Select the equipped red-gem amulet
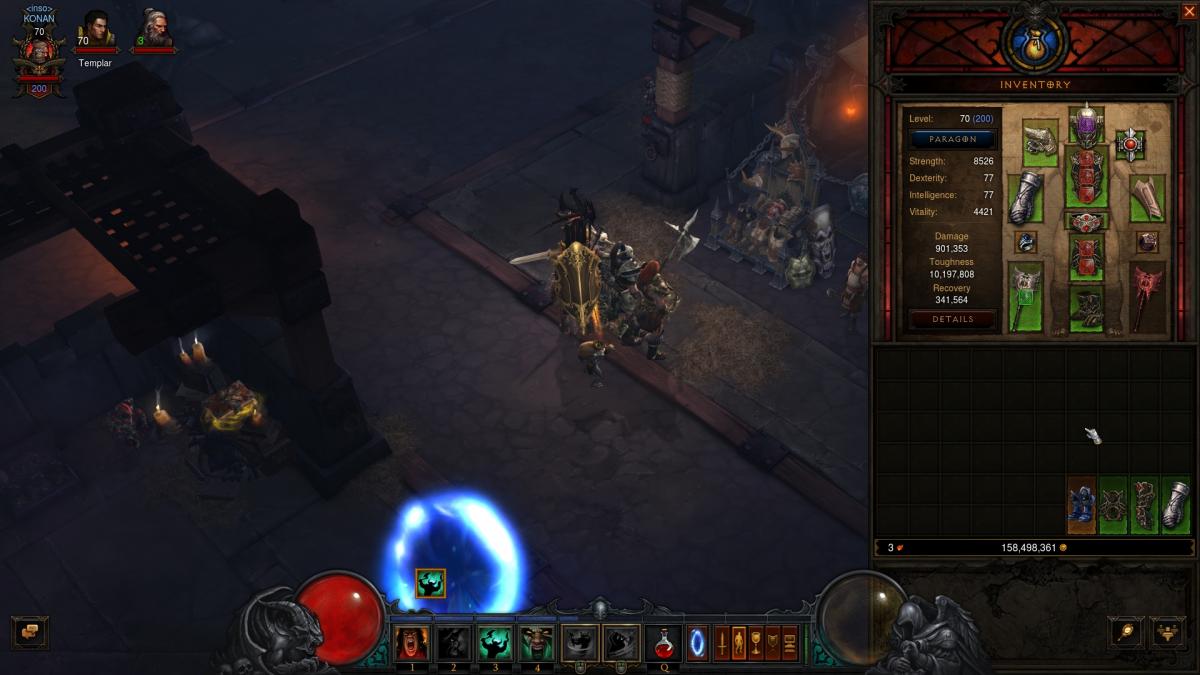The image size is (1200, 675). (1130, 144)
